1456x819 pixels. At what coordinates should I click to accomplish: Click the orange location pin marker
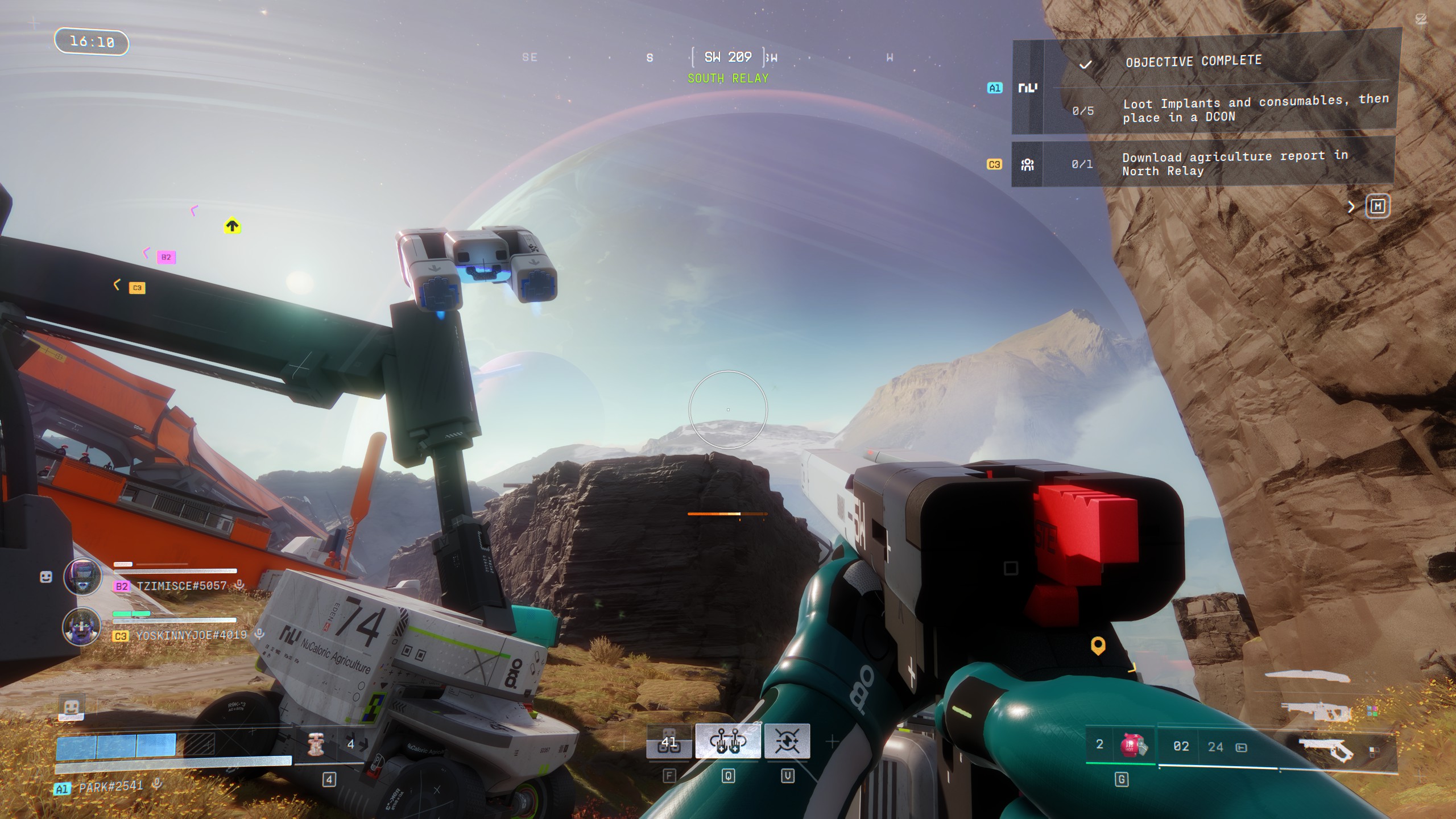pos(1098,646)
